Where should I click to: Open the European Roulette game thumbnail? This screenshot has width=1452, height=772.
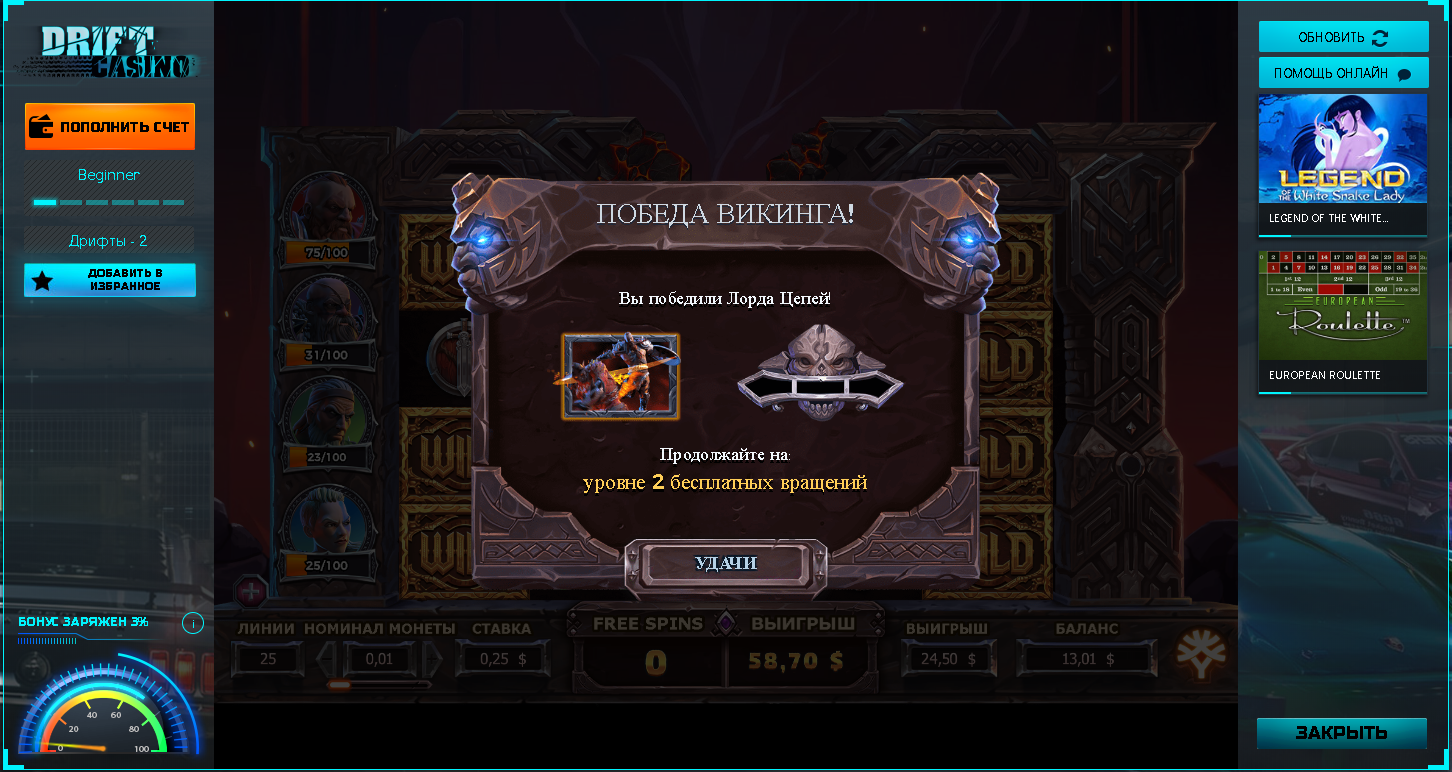coord(1343,310)
